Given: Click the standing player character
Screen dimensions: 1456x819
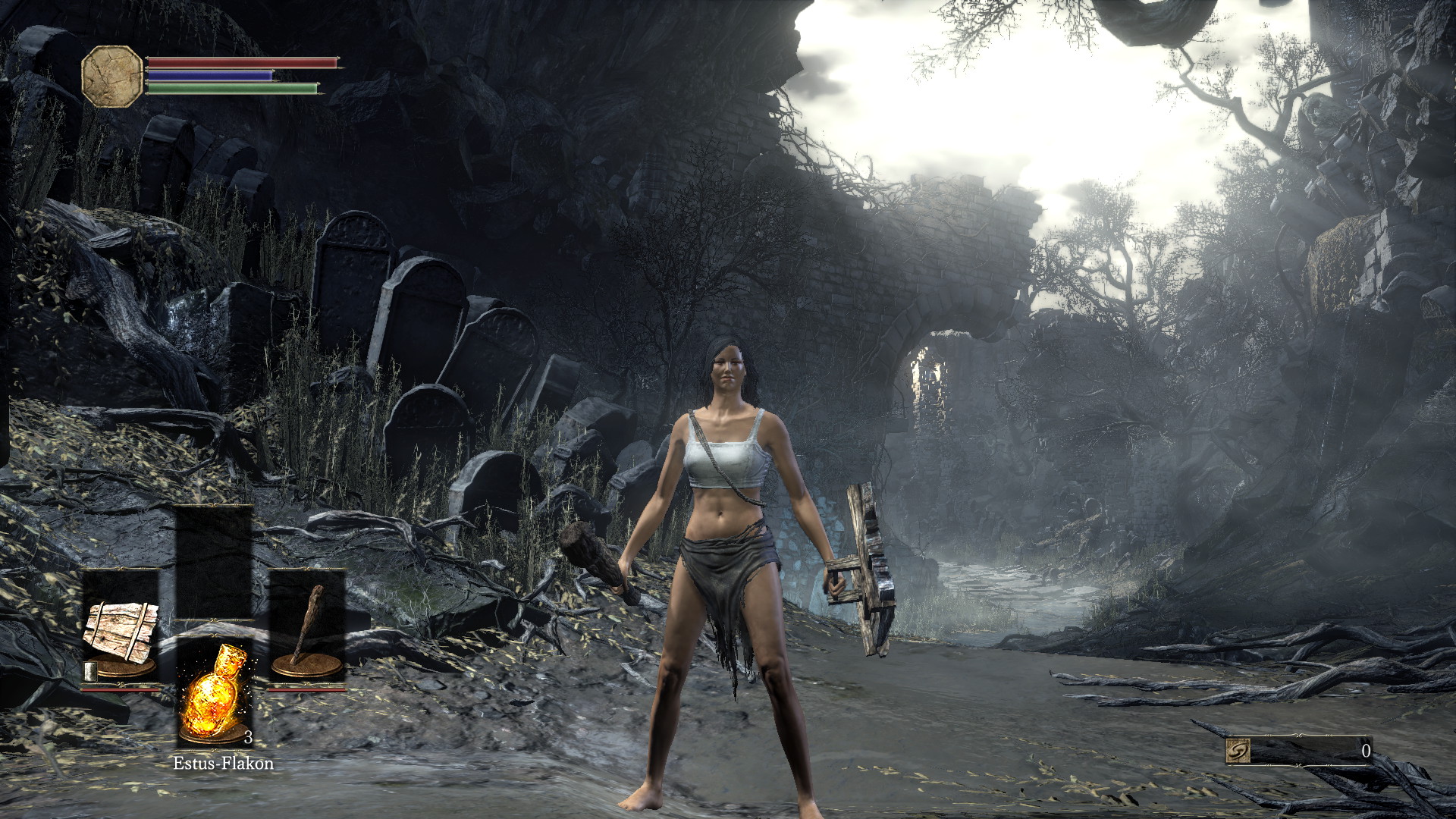Looking at the screenshot, I should pos(728,569).
